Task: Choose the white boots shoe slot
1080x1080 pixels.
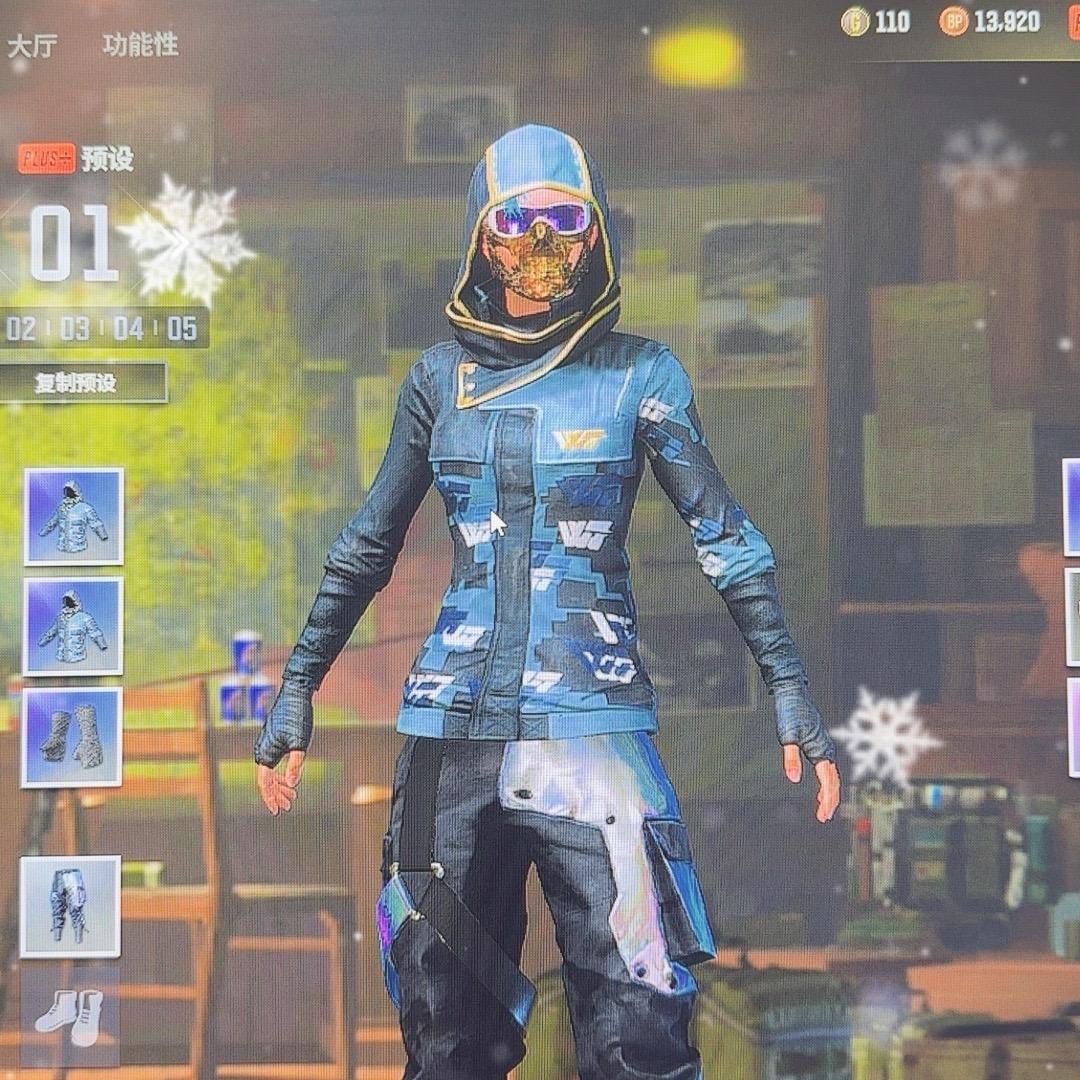Action: (70, 1015)
